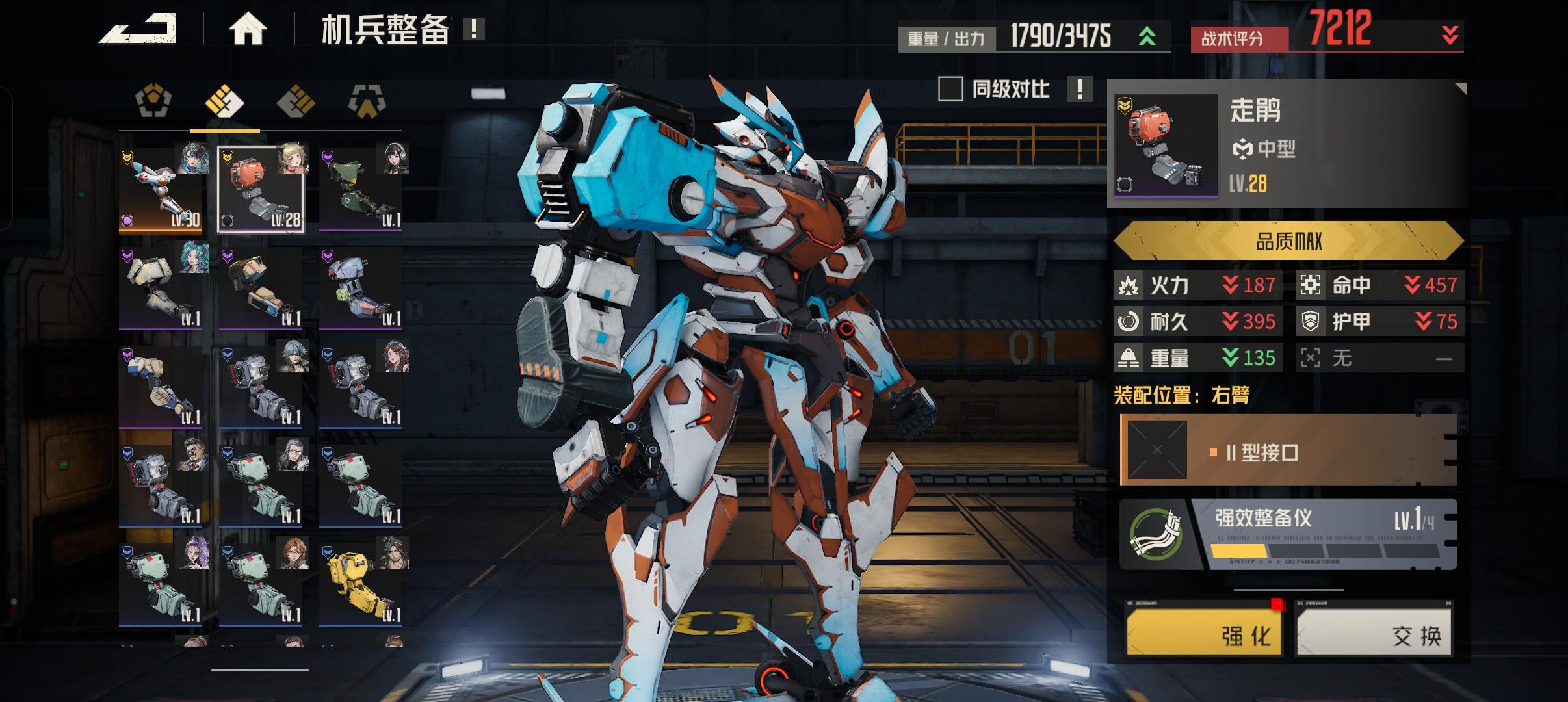Select the orange LV.28 arm part

click(x=261, y=190)
